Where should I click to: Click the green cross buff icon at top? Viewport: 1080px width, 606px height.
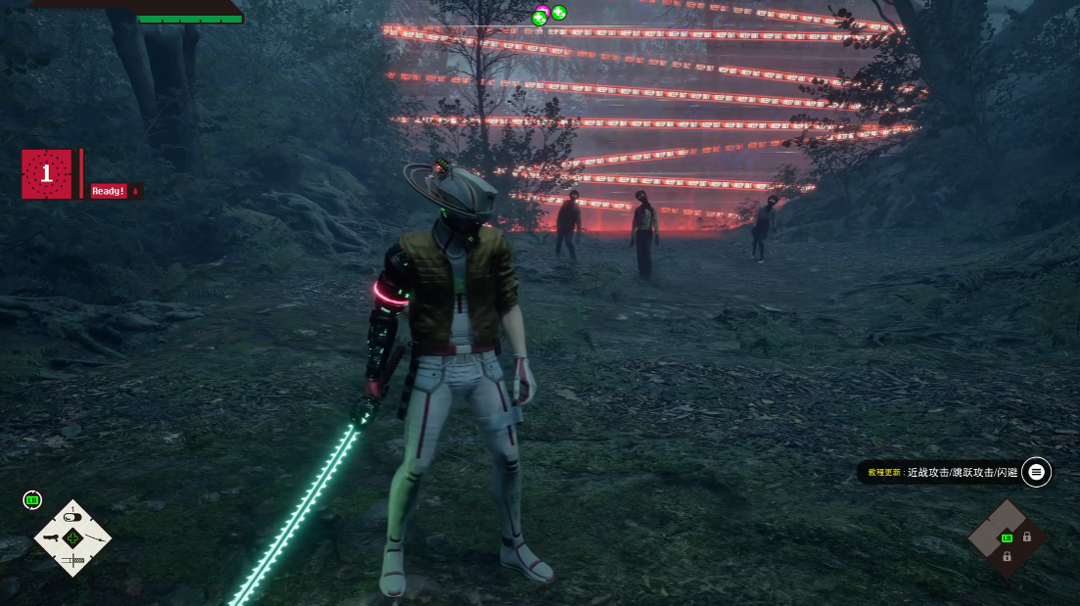coord(559,13)
